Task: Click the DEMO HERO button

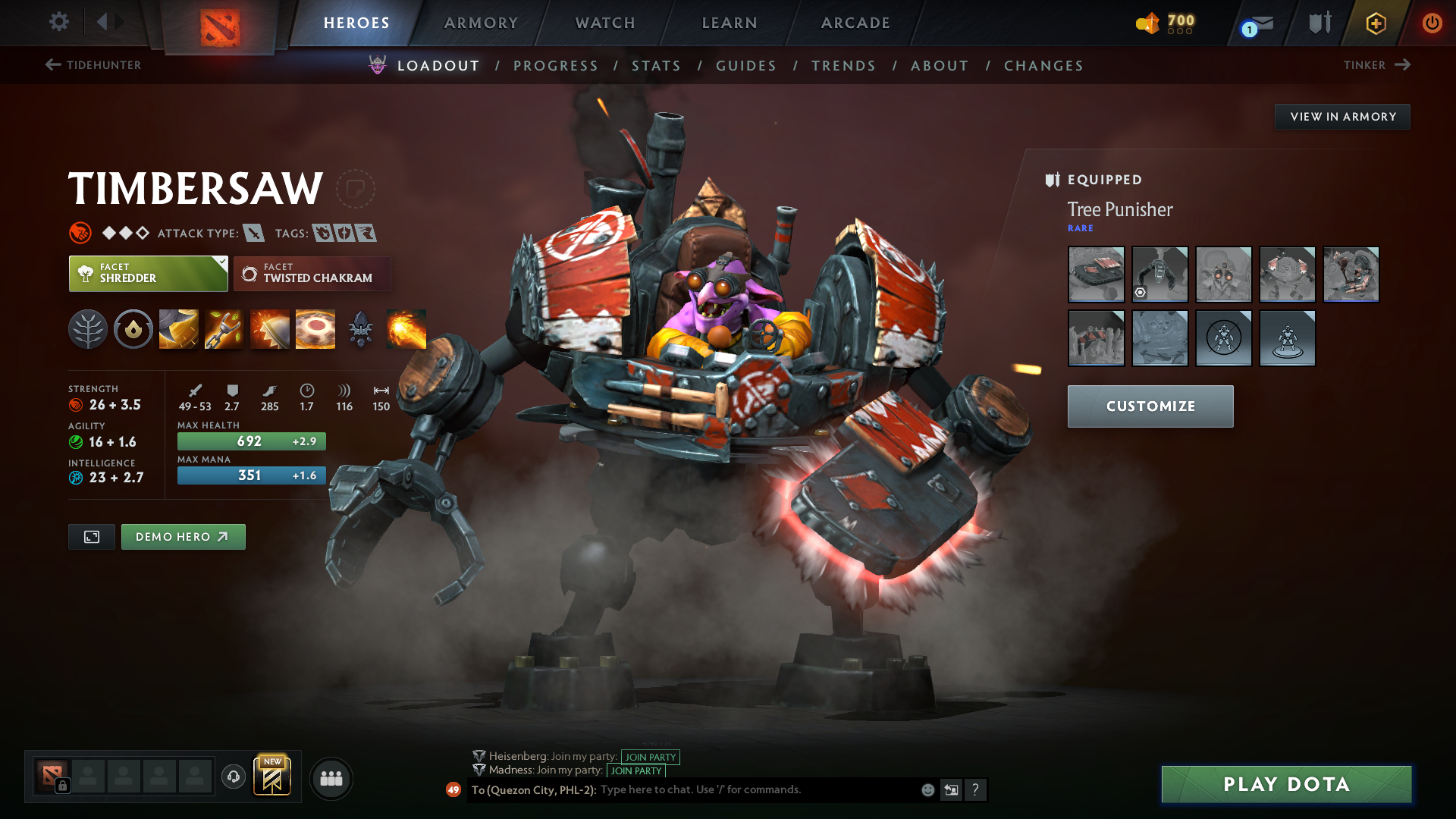Action: coord(183,536)
